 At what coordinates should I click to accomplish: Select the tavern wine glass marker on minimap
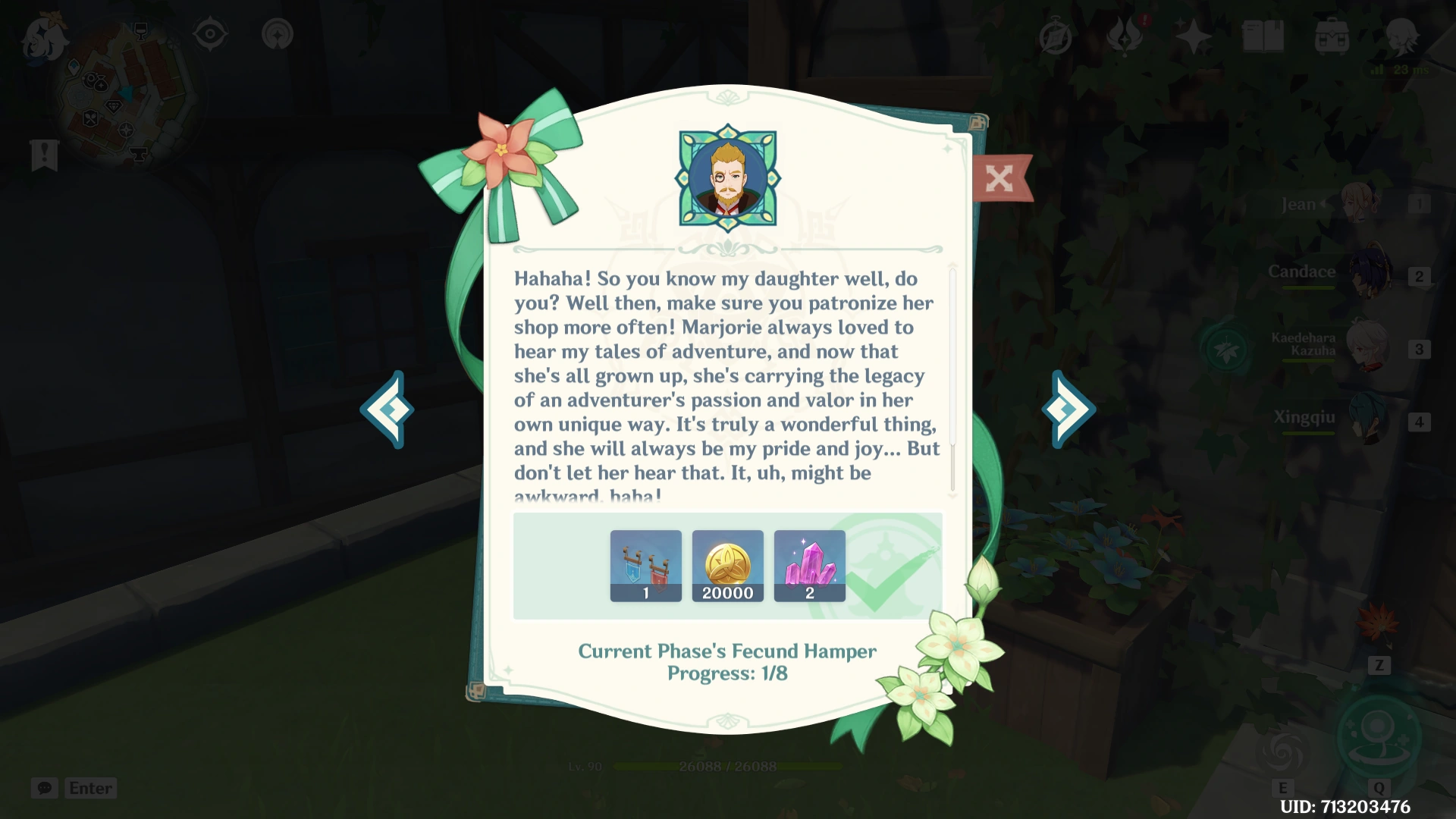[x=141, y=31]
